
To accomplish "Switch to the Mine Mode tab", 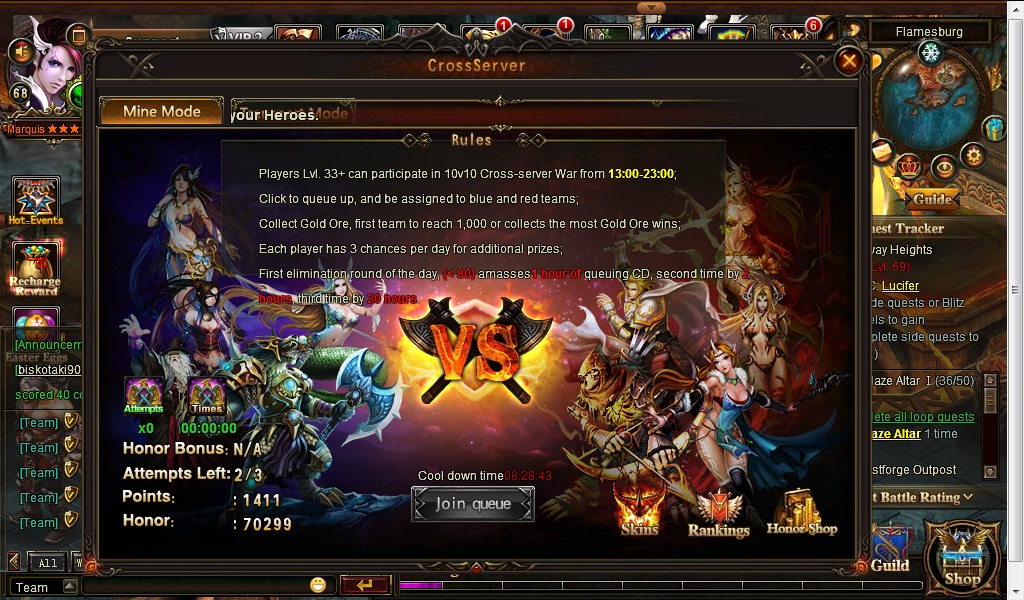I will pyautogui.click(x=161, y=112).
